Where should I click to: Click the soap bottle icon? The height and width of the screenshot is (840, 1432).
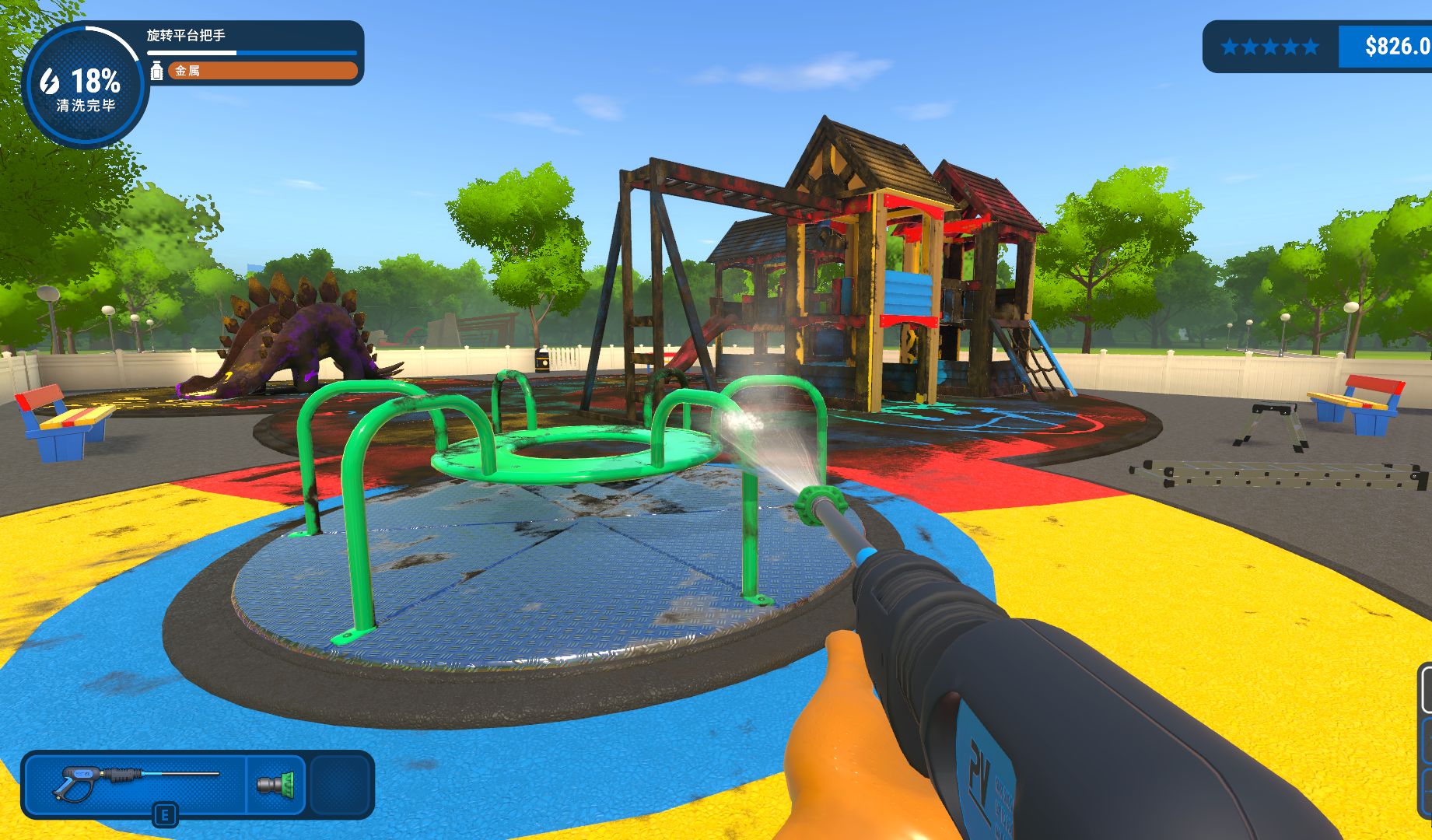coord(156,71)
